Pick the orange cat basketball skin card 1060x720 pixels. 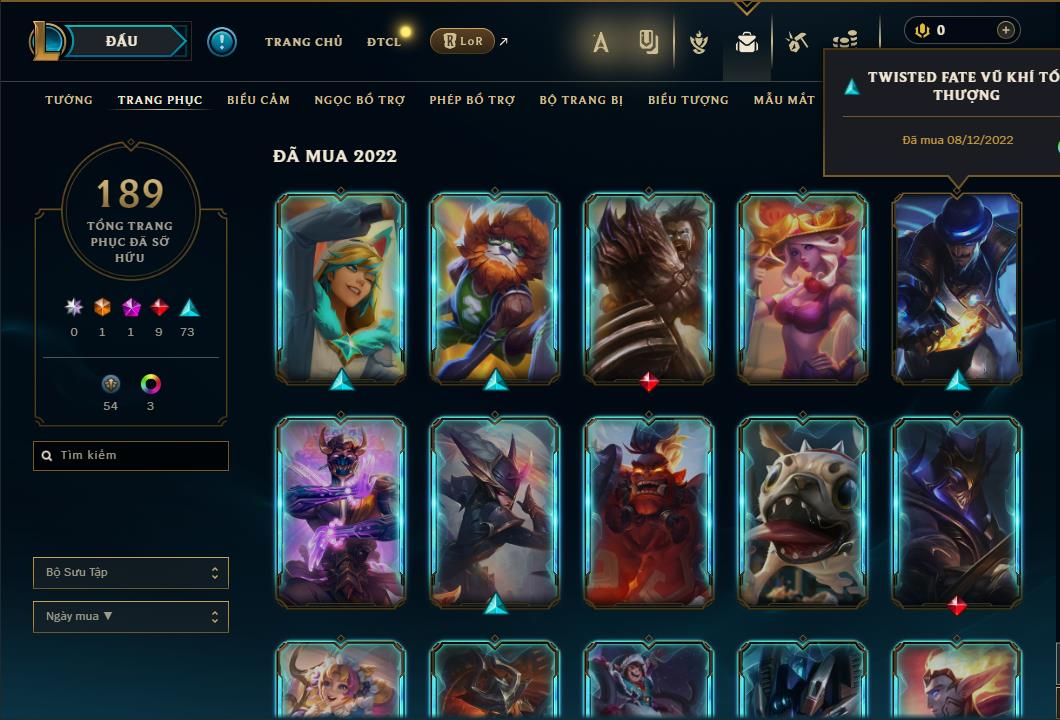pyautogui.click(x=495, y=288)
